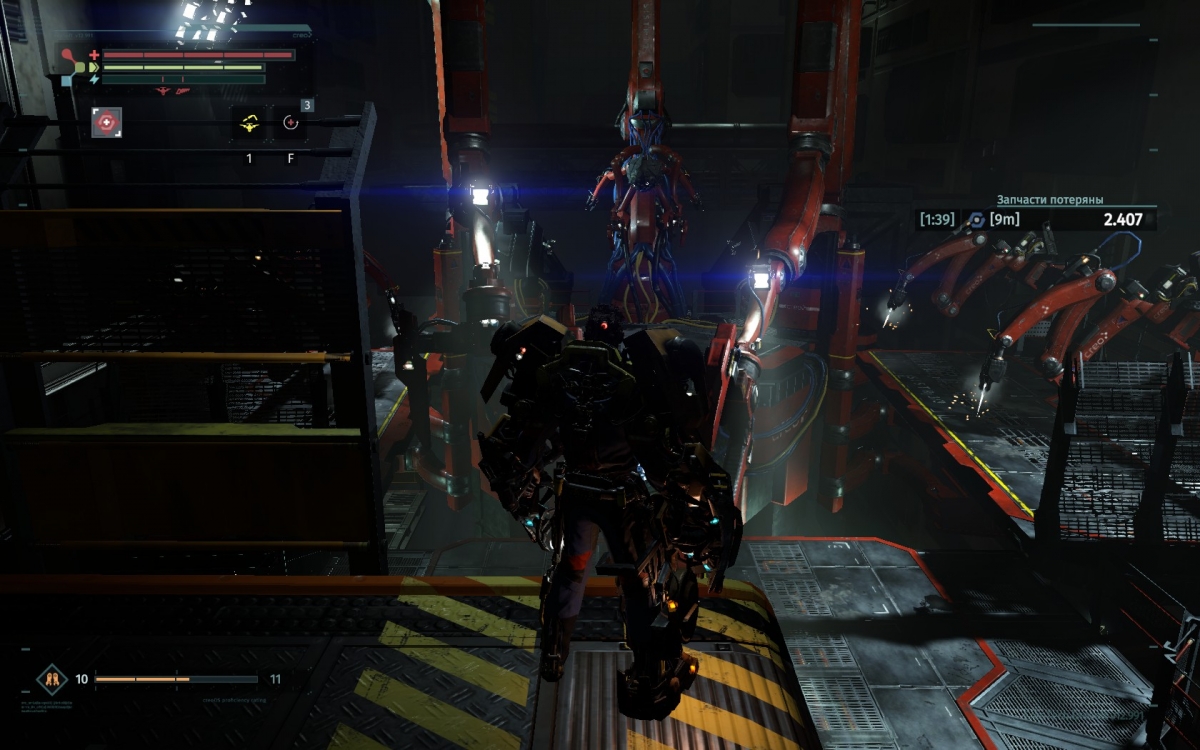
Task: Click the lost scrap marker icon
Action: coord(977,220)
